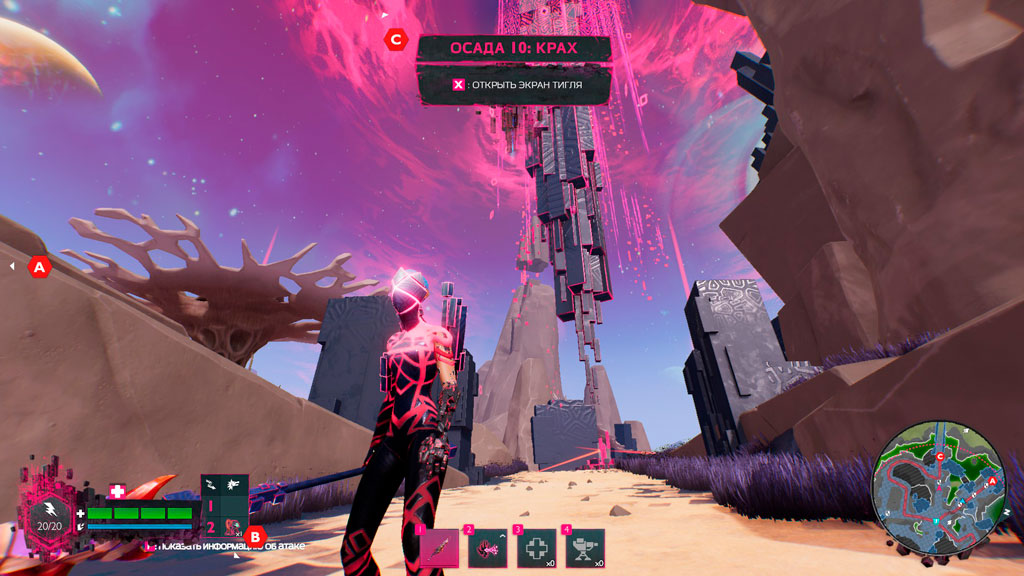This screenshot has width=1024, height=576.
Task: Select the creature icon in loadout row 2
Action: (x=234, y=526)
